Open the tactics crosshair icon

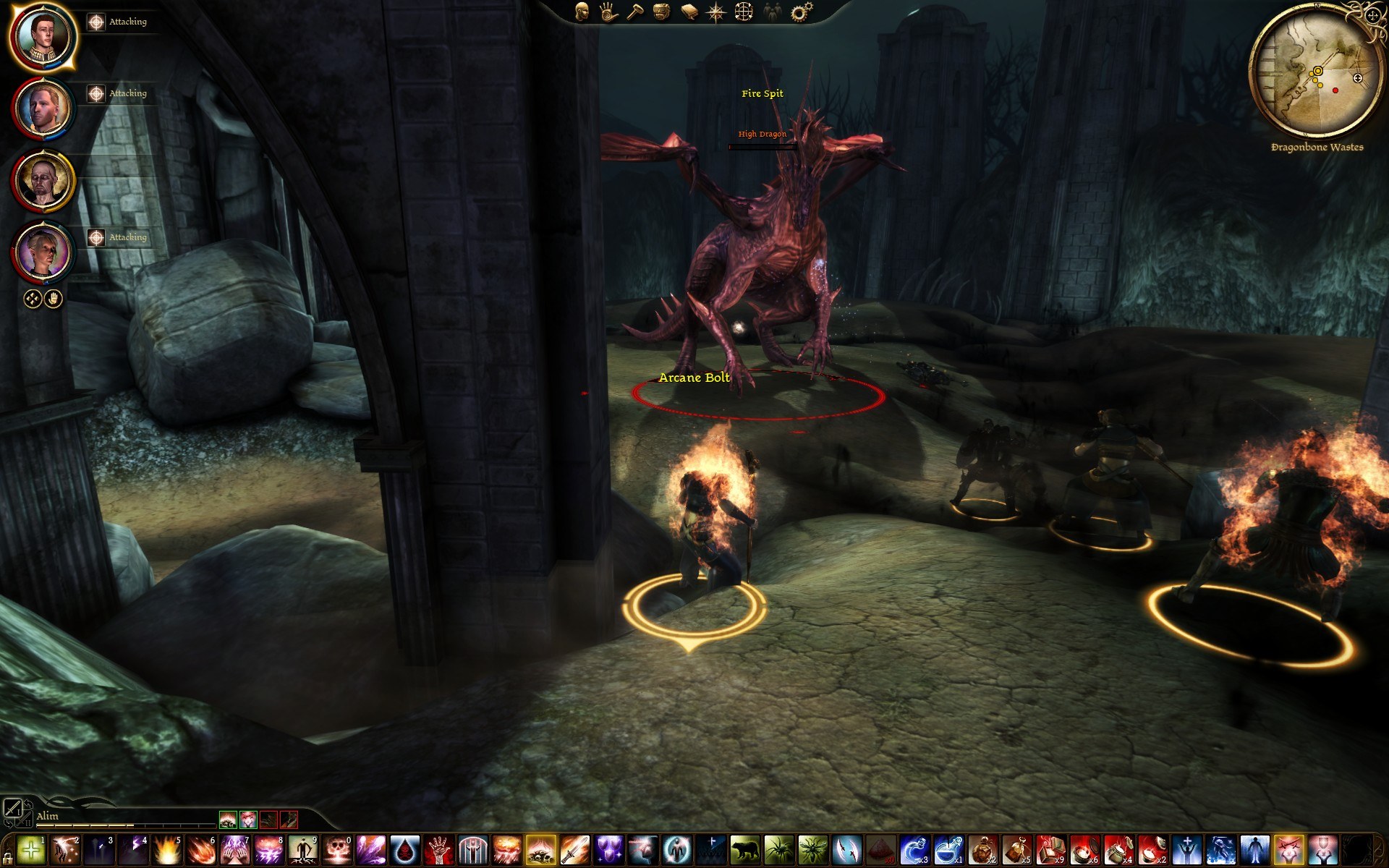(744, 12)
